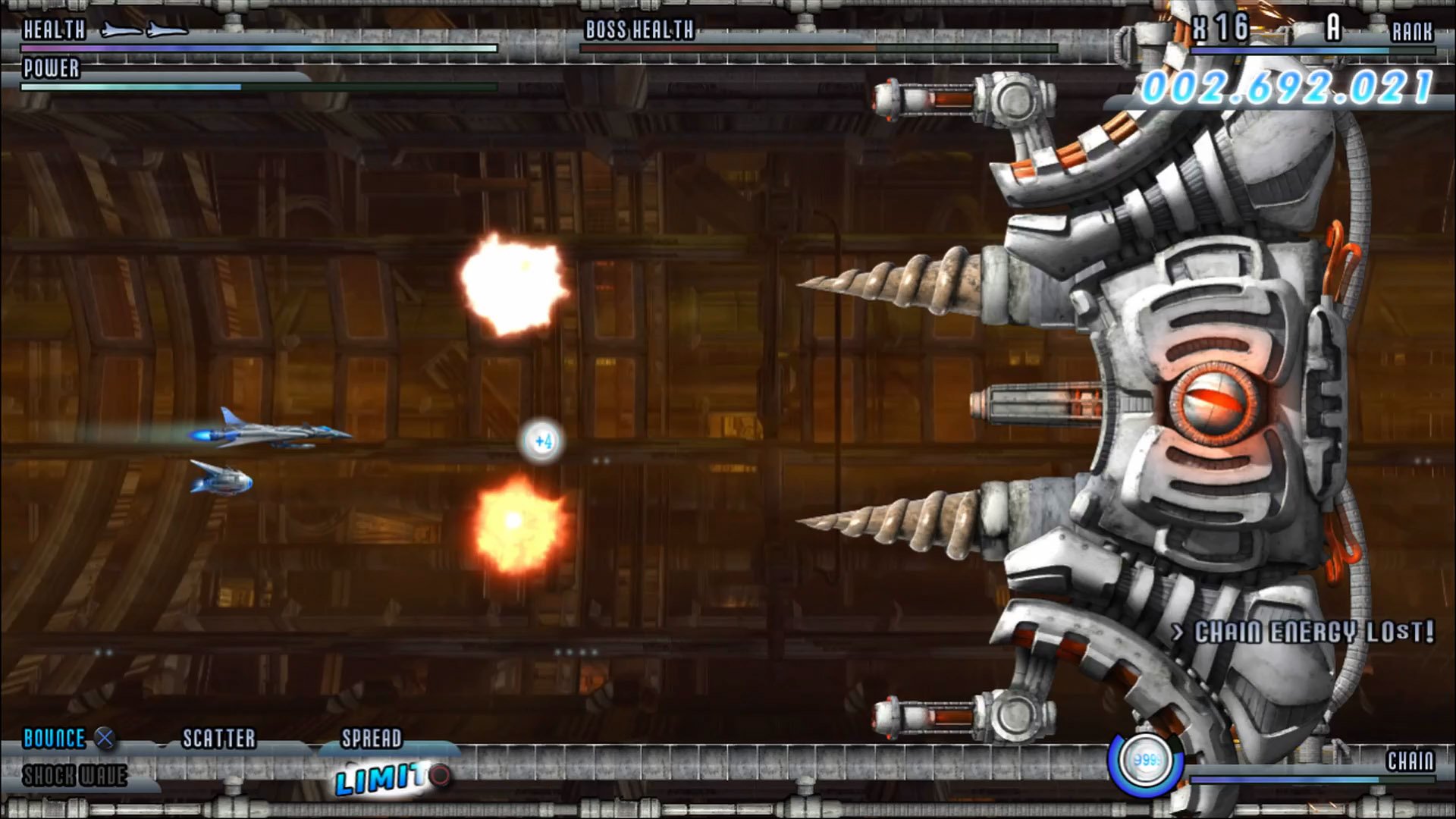Collect the +4 bonus orb pickup
The height and width of the screenshot is (819, 1456).
[x=541, y=442]
